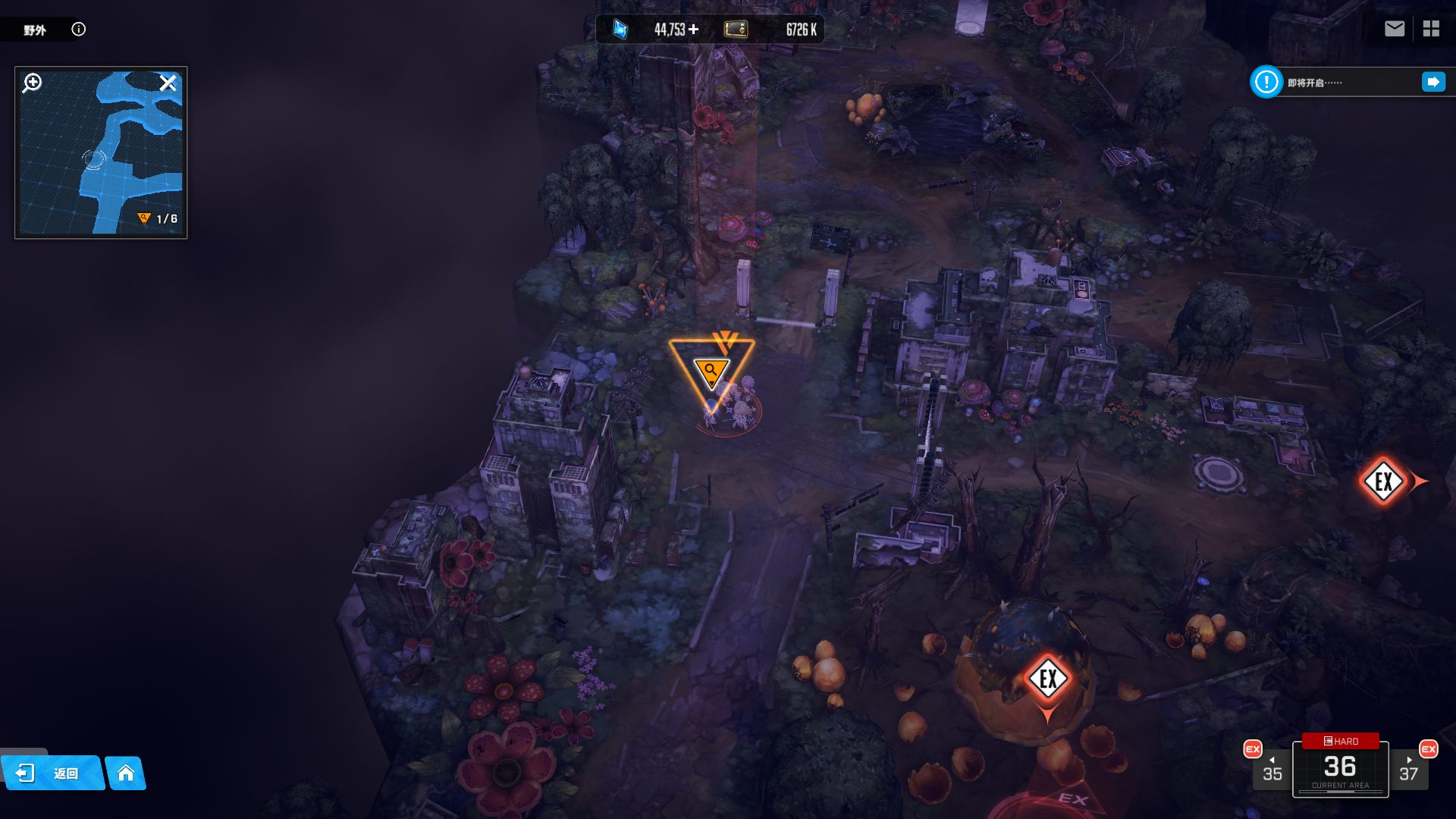Select the orange search triangle marker
Screen dimensions: 1456x819
[x=711, y=372]
